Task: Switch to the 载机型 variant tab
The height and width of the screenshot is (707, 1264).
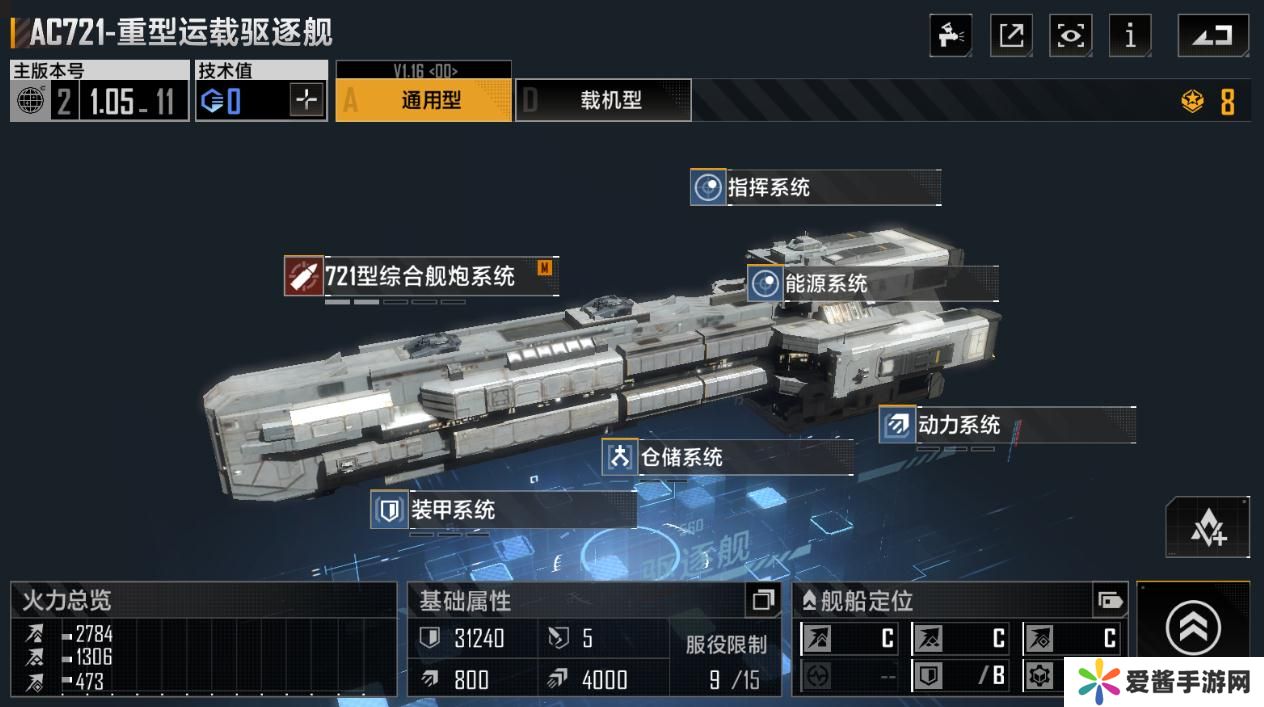Action: point(603,100)
